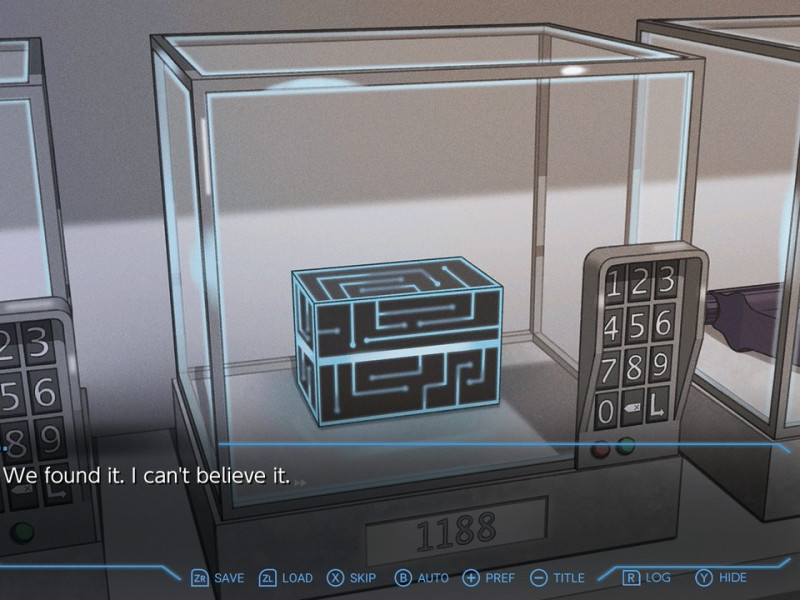Show the dialogue Log

coord(646,578)
